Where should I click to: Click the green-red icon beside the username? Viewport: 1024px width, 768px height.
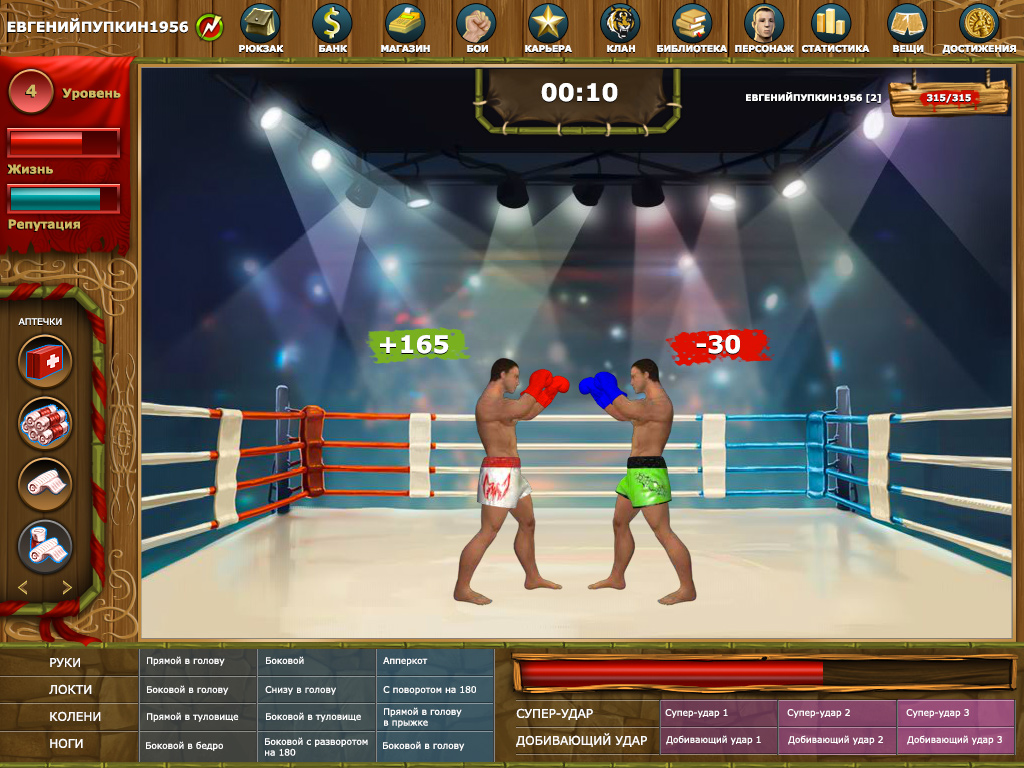click(x=210, y=26)
